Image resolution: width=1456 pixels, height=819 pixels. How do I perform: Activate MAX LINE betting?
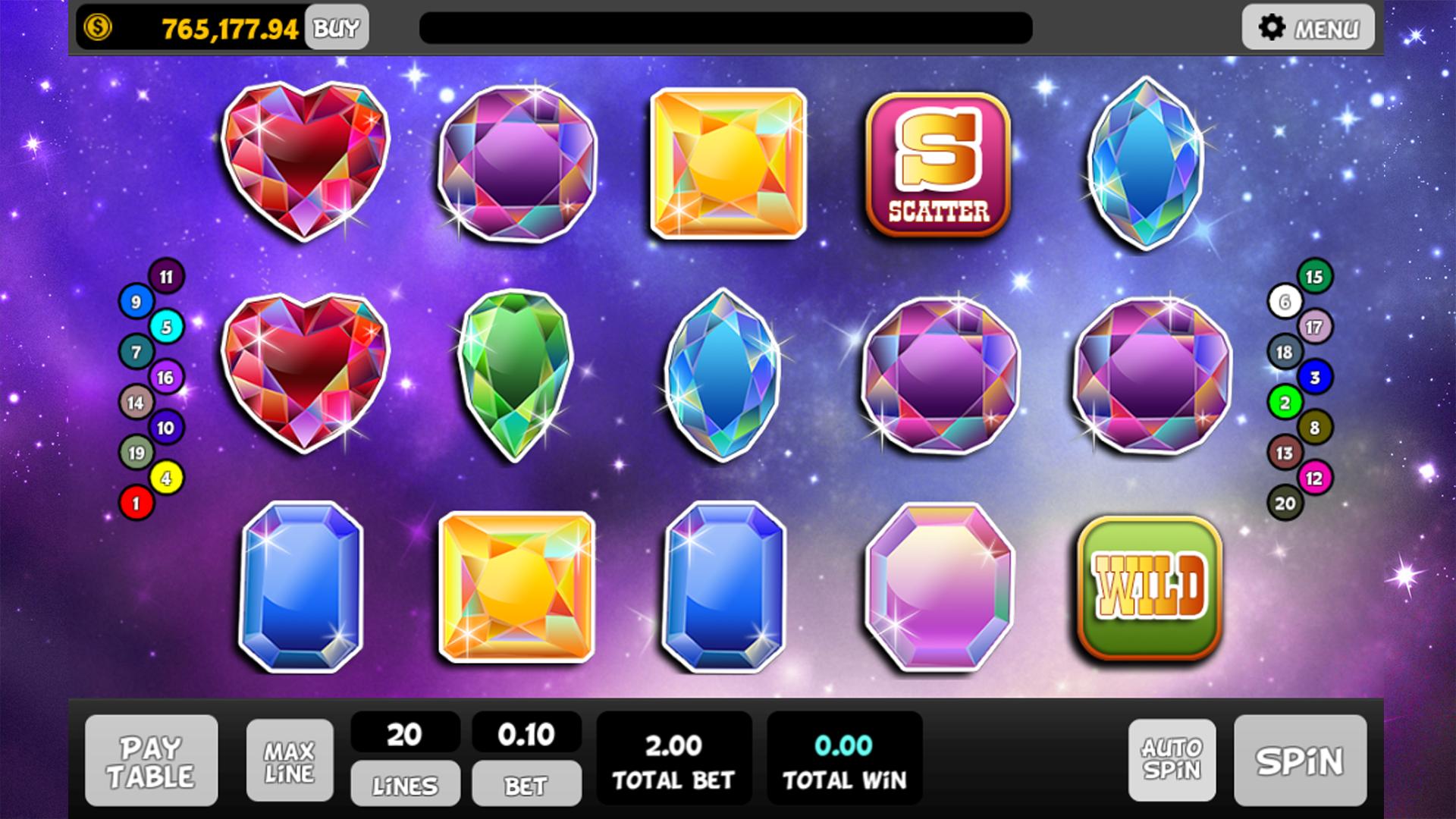coord(289,761)
